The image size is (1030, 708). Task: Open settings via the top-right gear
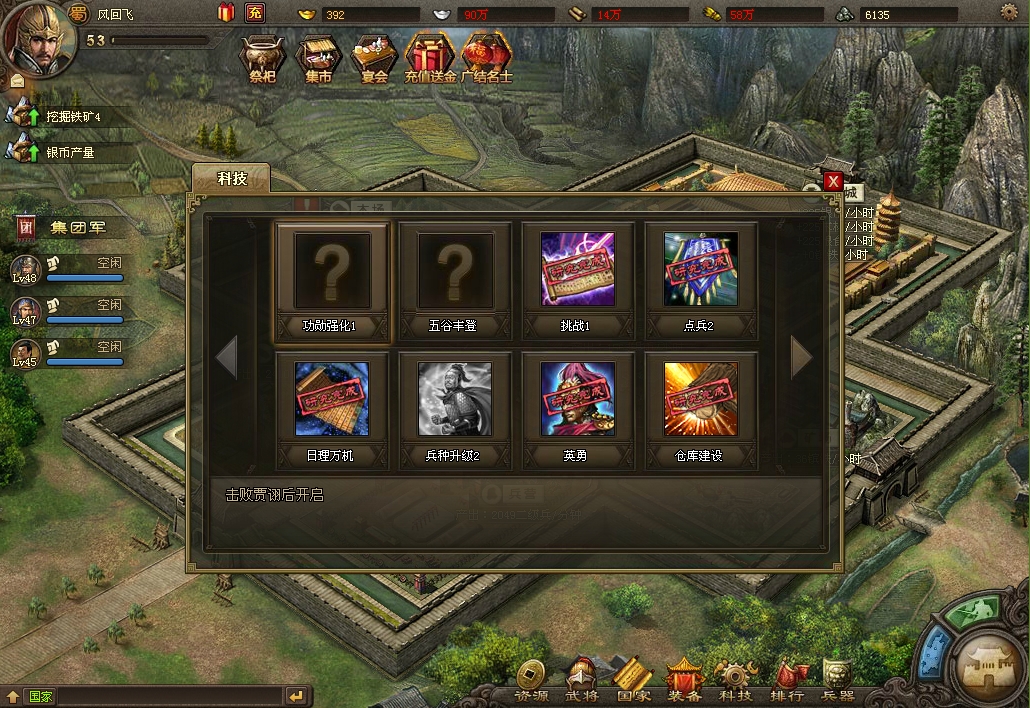coord(1008,12)
